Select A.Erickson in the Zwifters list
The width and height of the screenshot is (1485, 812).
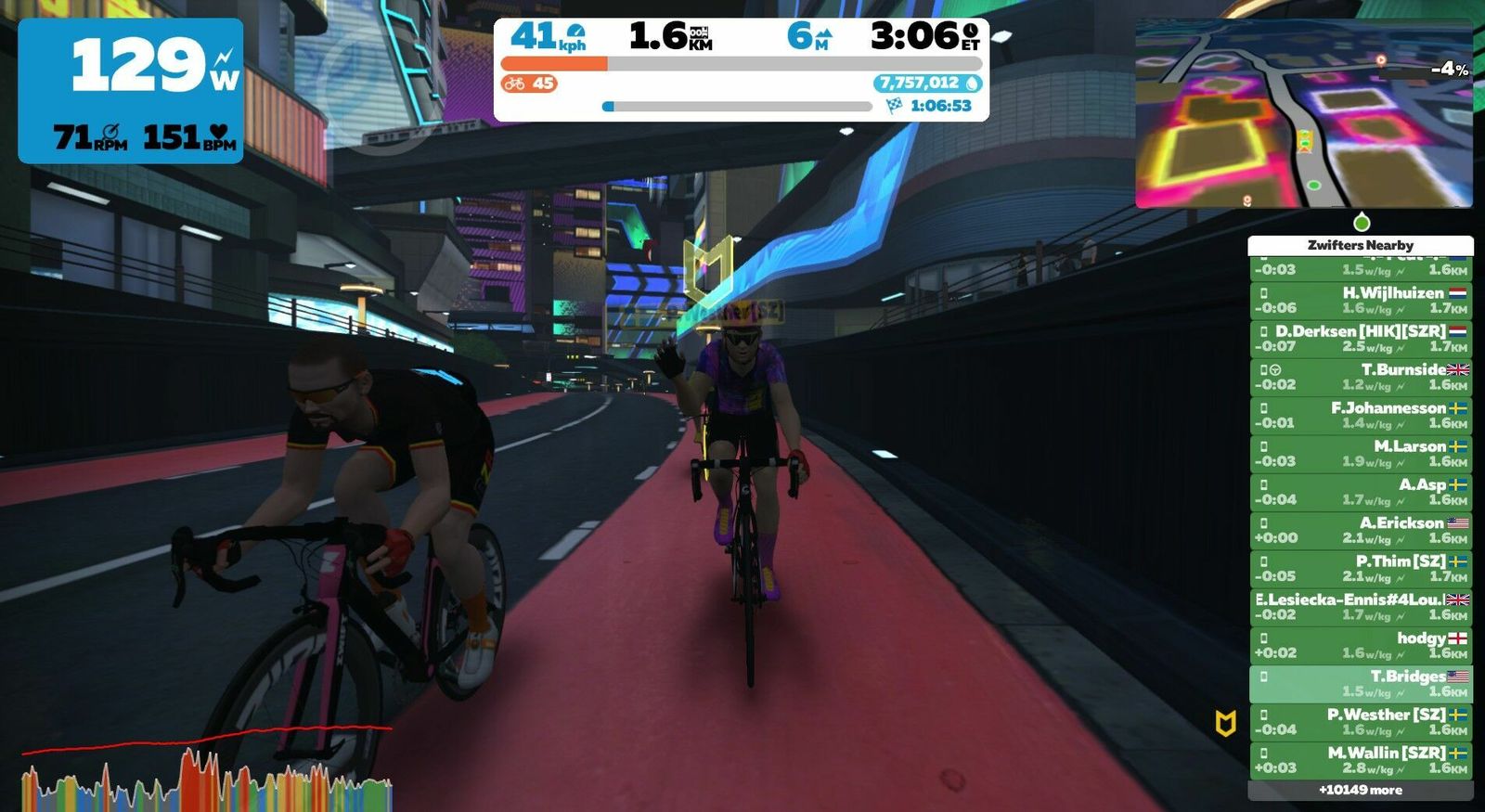pos(1360,530)
